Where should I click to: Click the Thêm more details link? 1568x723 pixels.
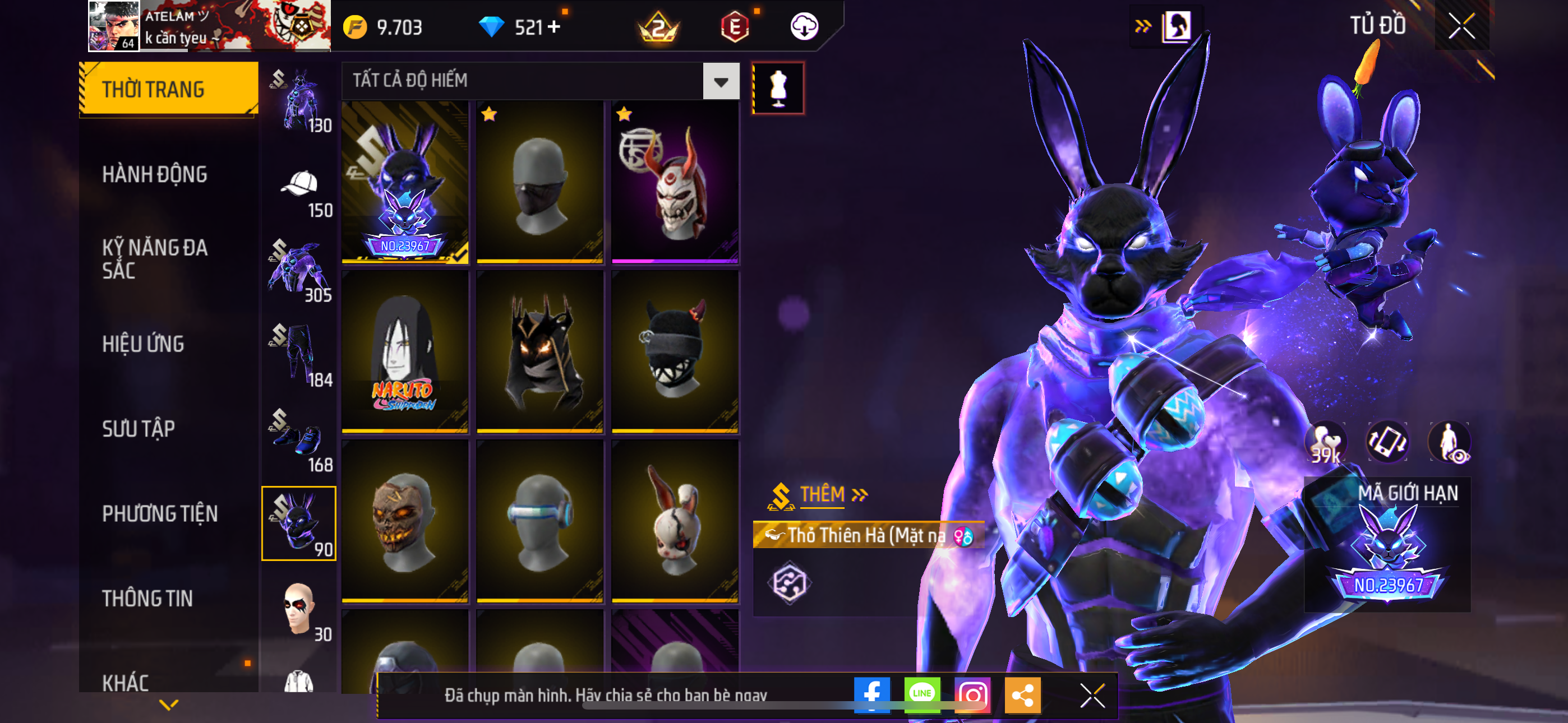832,494
